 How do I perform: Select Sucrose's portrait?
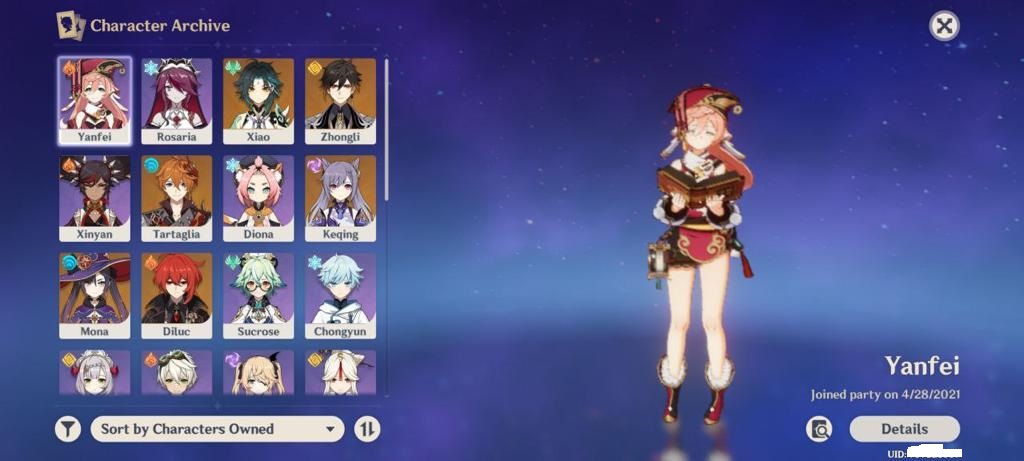[x=258, y=294]
